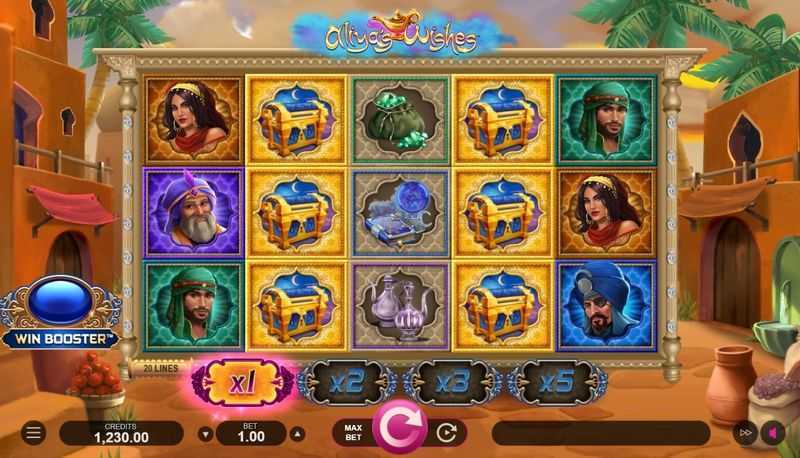The width and height of the screenshot is (800, 458).
Task: Decrease the bet amount
Action: point(206,434)
